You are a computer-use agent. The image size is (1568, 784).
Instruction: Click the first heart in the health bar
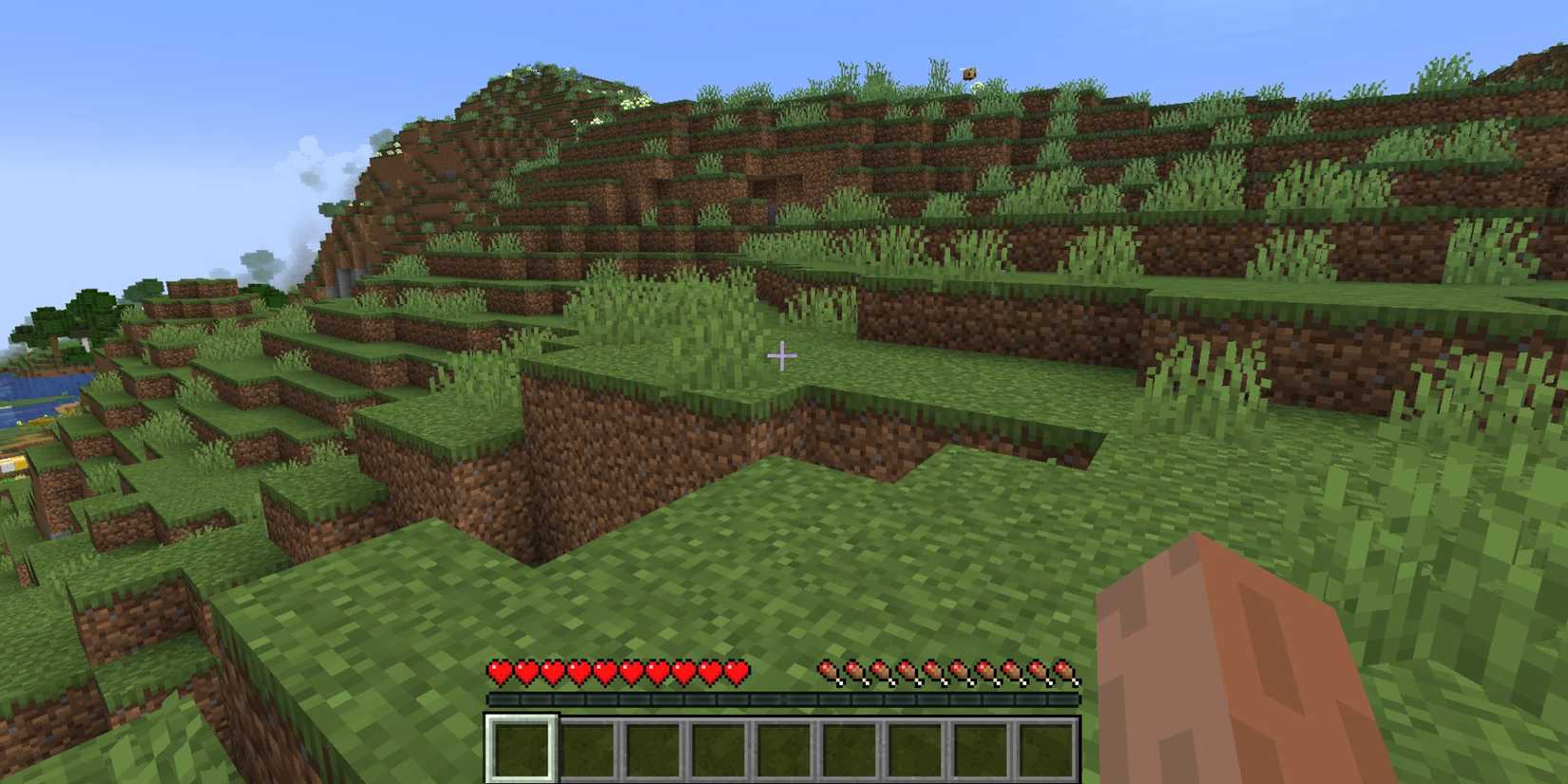[499, 670]
